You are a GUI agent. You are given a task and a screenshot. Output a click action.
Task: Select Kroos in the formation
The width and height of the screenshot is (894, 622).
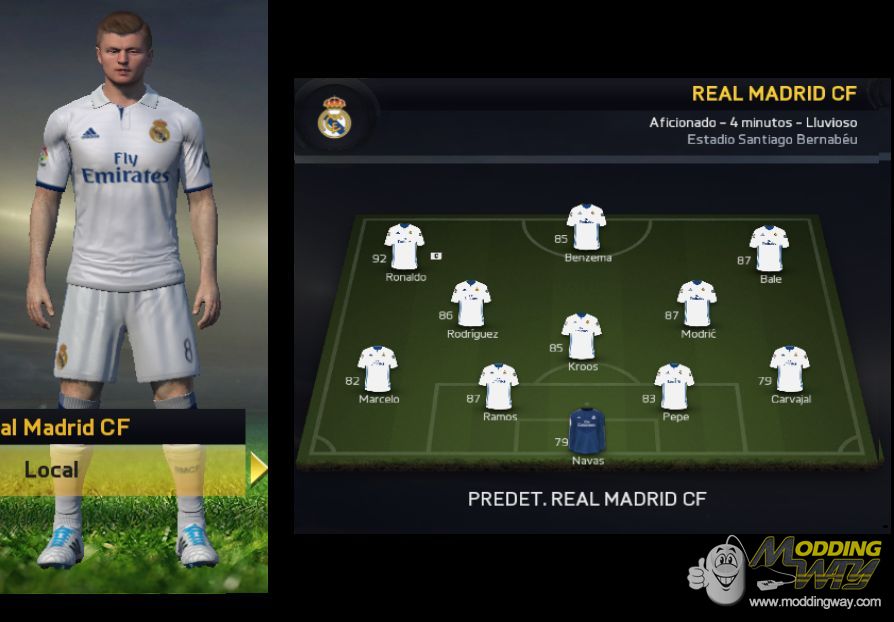(581, 336)
